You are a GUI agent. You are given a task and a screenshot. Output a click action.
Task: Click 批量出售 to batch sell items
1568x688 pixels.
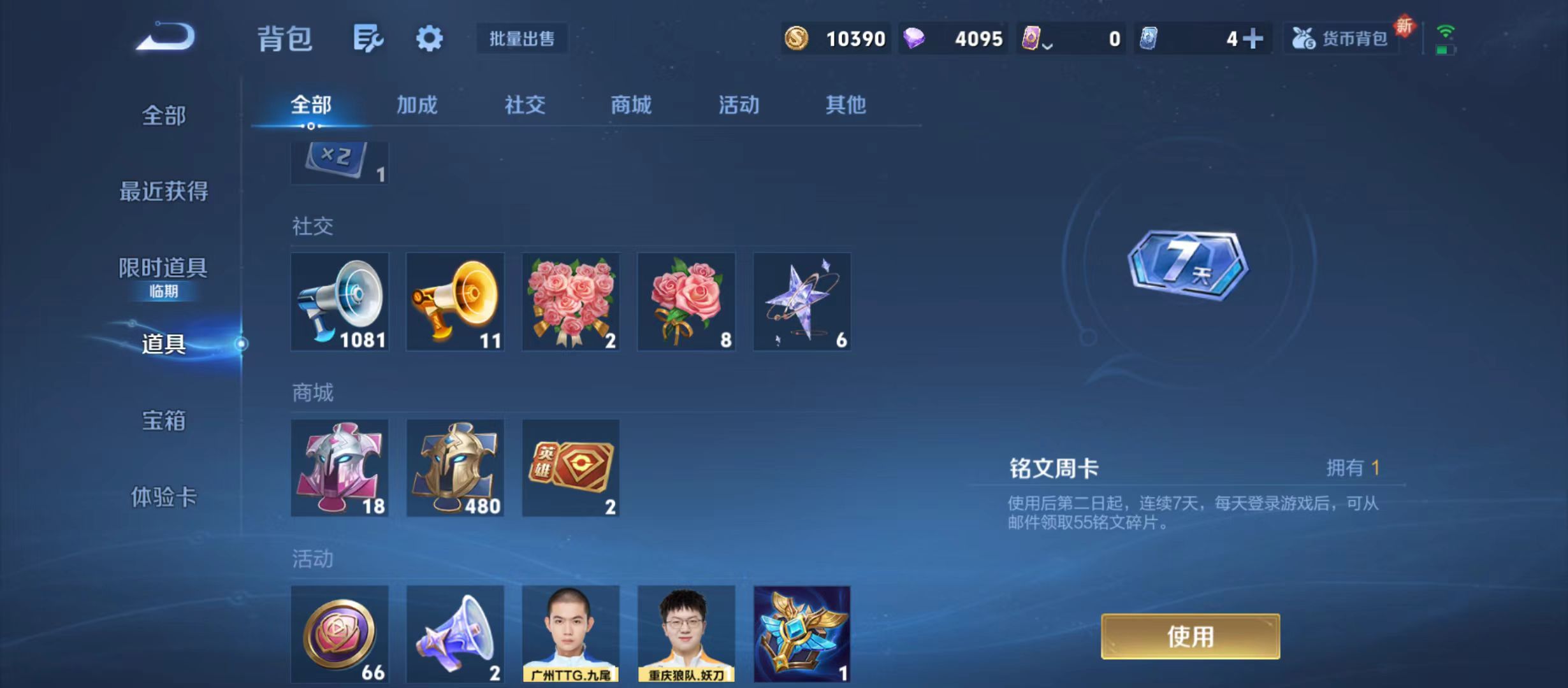point(521,38)
